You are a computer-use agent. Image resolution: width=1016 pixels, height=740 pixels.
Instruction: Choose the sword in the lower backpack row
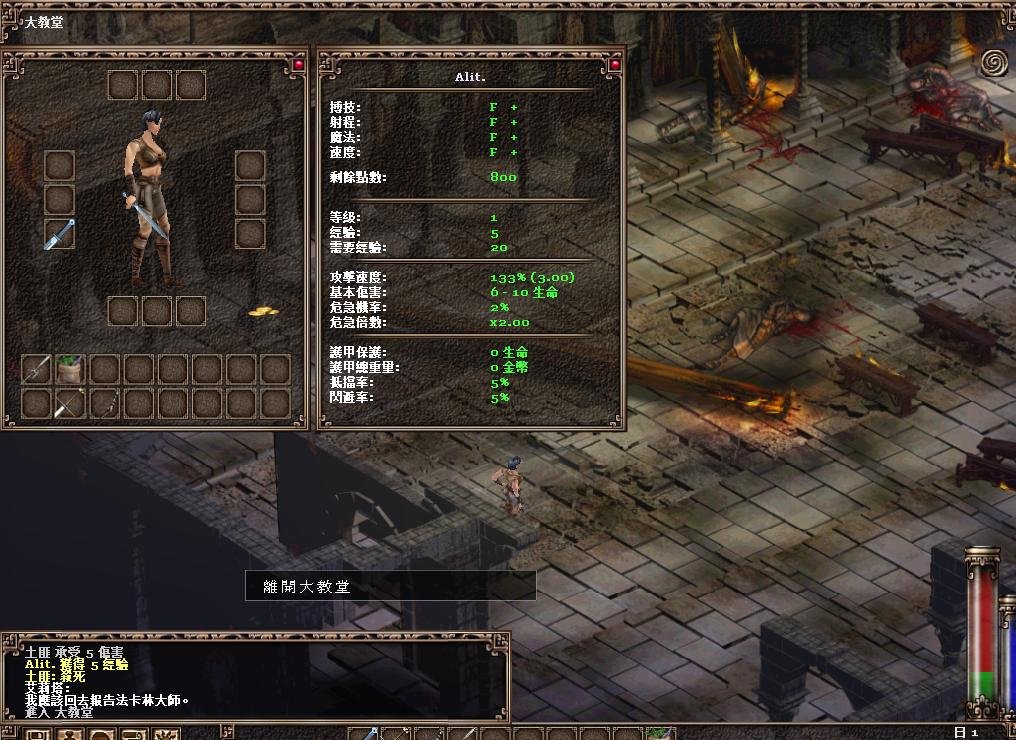click(104, 404)
